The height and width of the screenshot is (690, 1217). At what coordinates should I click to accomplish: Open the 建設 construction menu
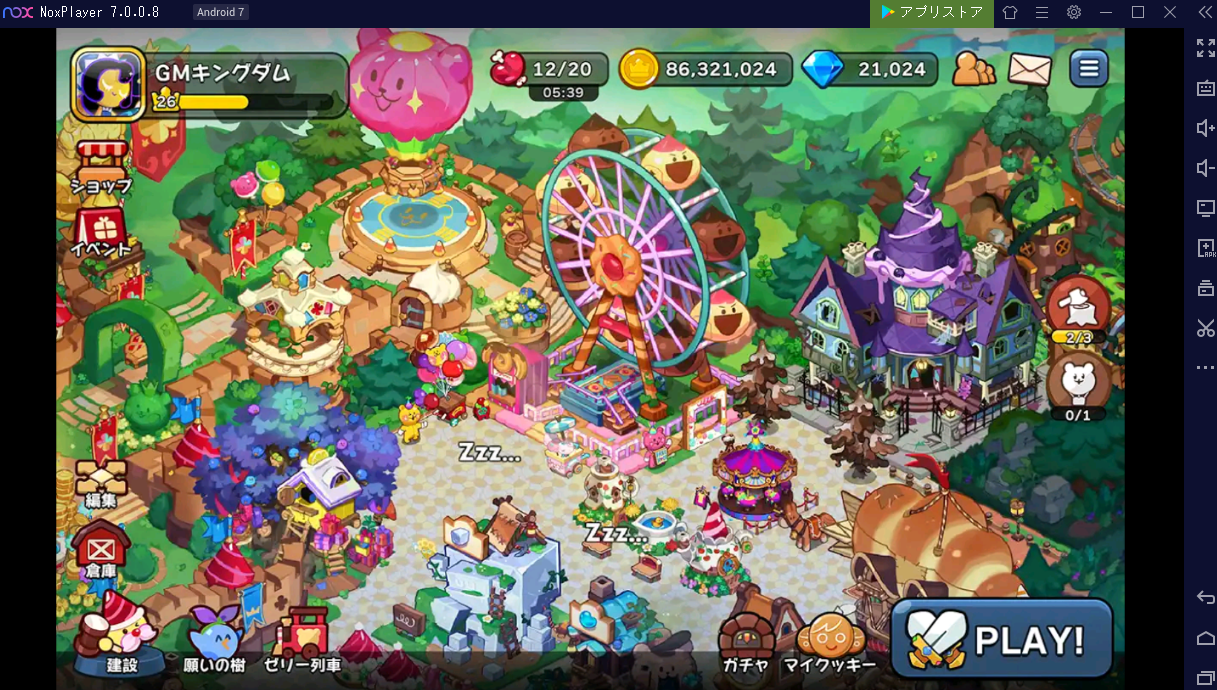click(122, 632)
